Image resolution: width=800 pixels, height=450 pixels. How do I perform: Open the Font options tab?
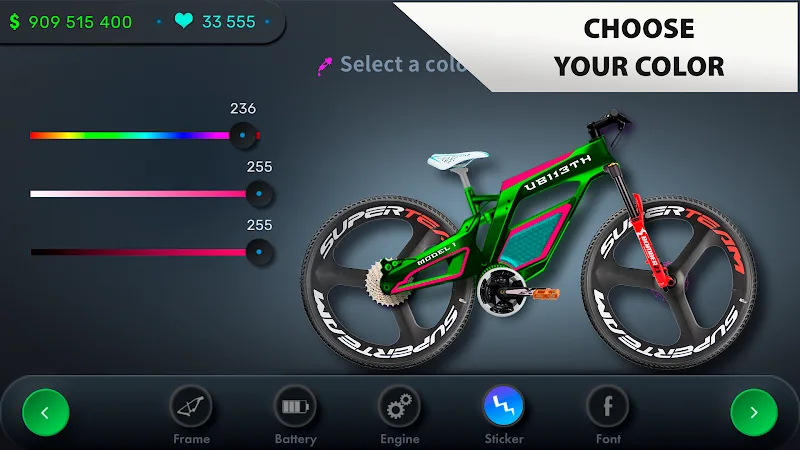[x=608, y=408]
